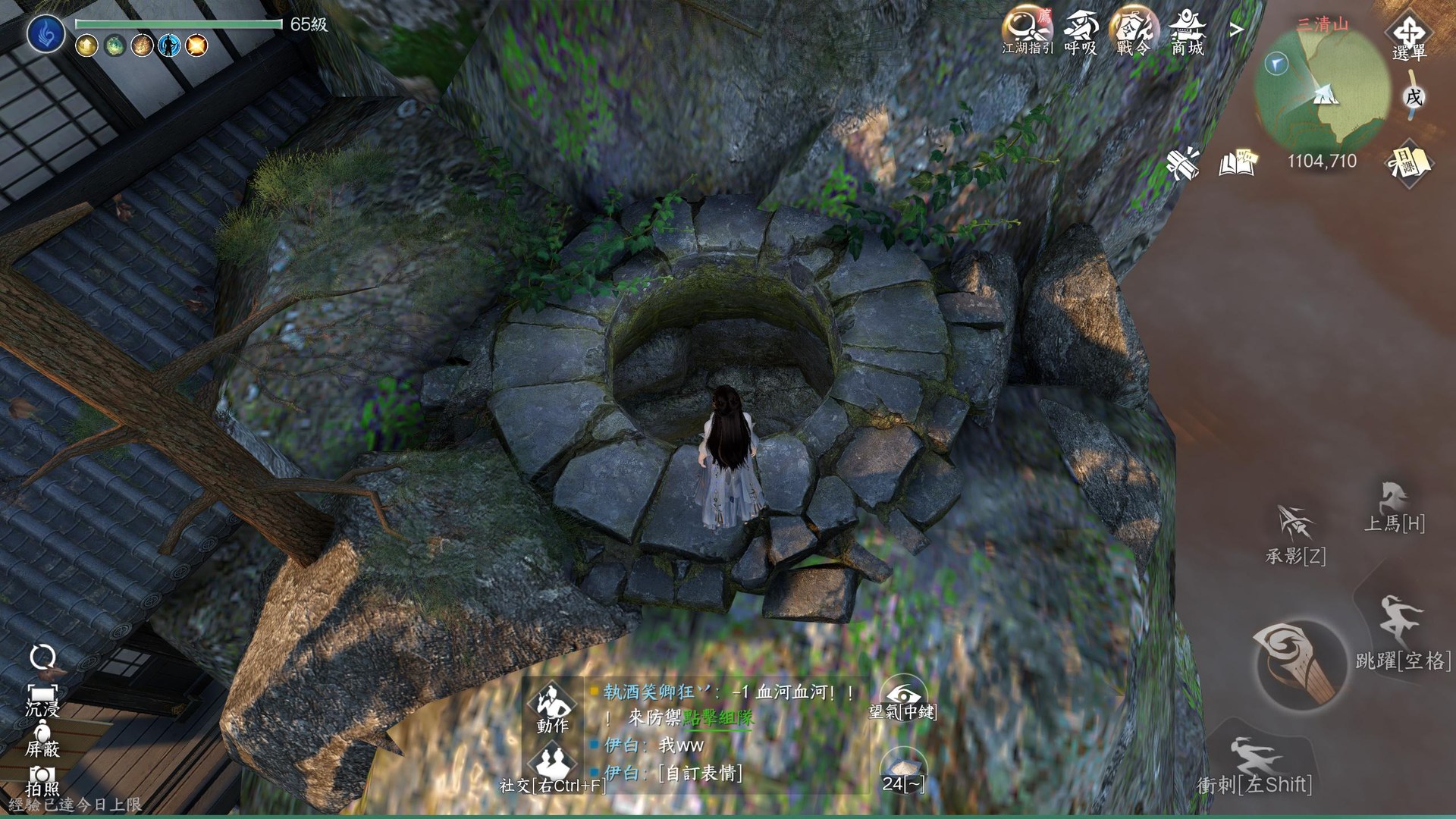Open the 選單 main menu
The image size is (1456, 819).
tap(1410, 35)
